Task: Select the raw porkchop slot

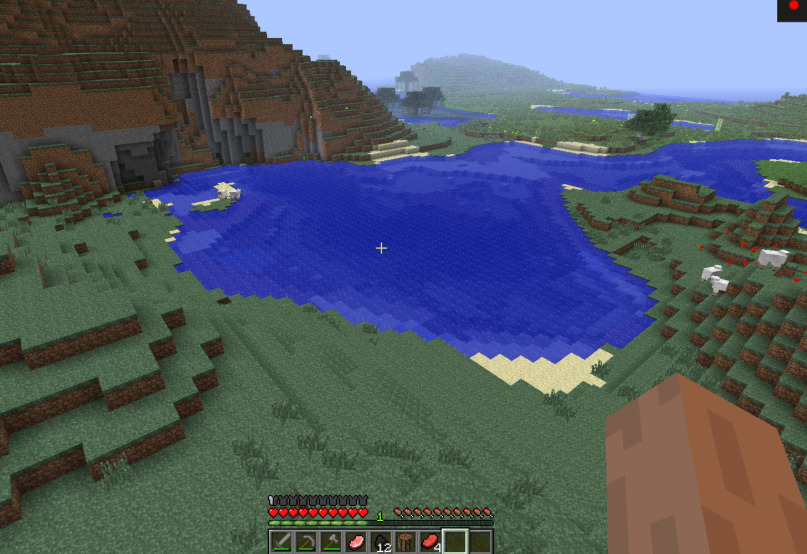Action: click(356, 542)
